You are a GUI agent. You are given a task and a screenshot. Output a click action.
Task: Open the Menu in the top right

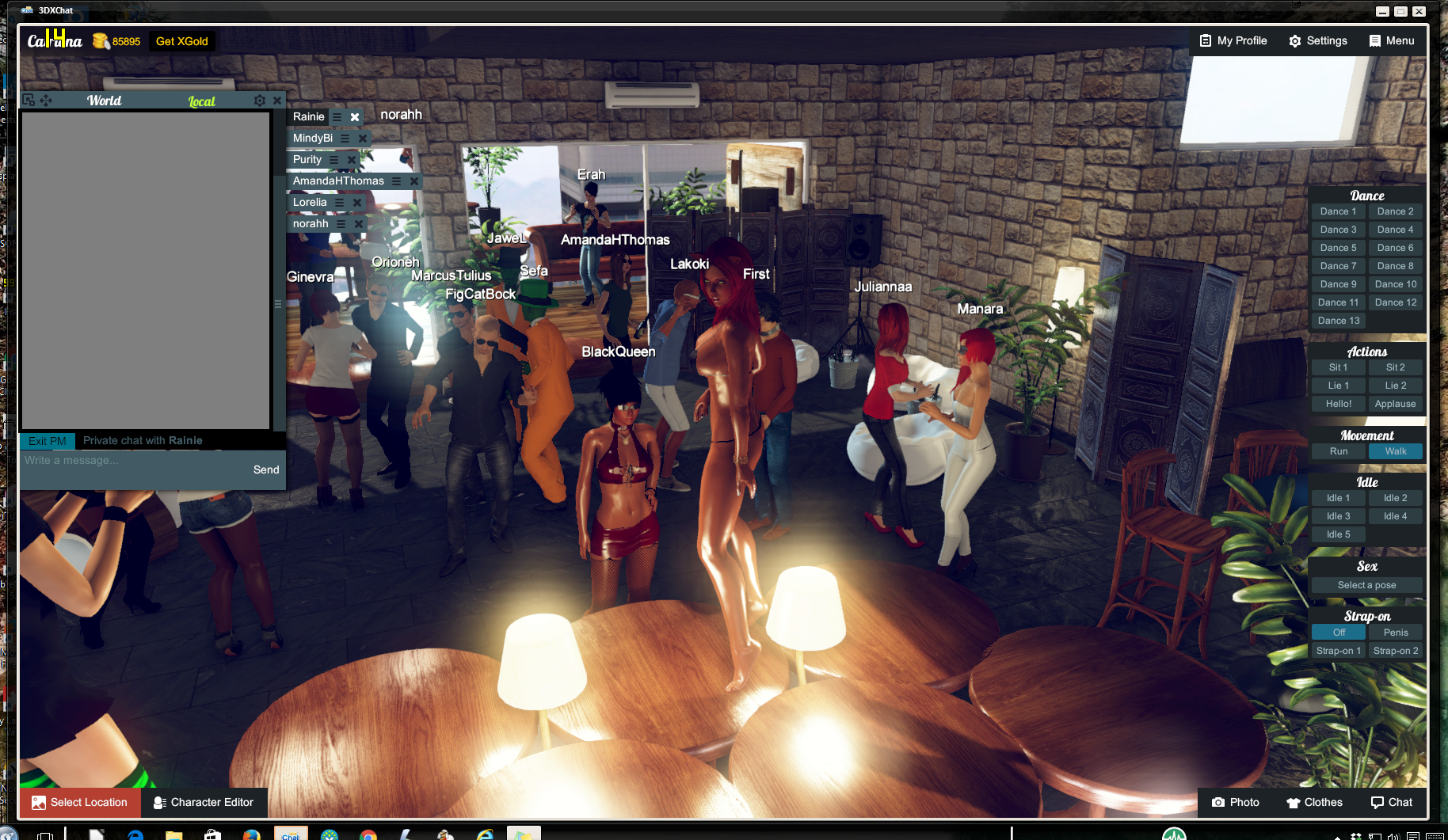(x=1392, y=40)
